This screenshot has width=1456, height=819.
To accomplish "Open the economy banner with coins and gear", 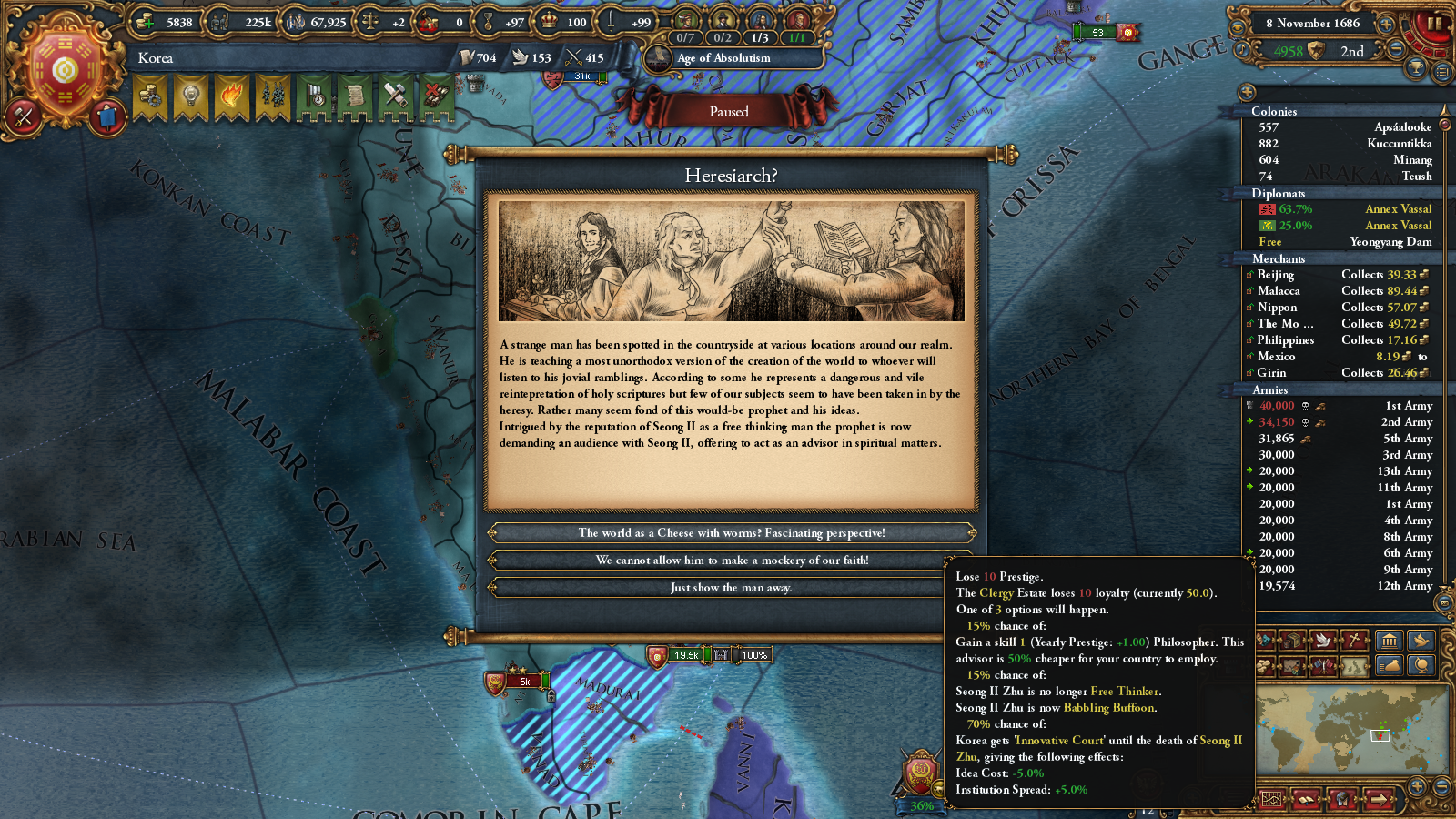I will pos(148,96).
